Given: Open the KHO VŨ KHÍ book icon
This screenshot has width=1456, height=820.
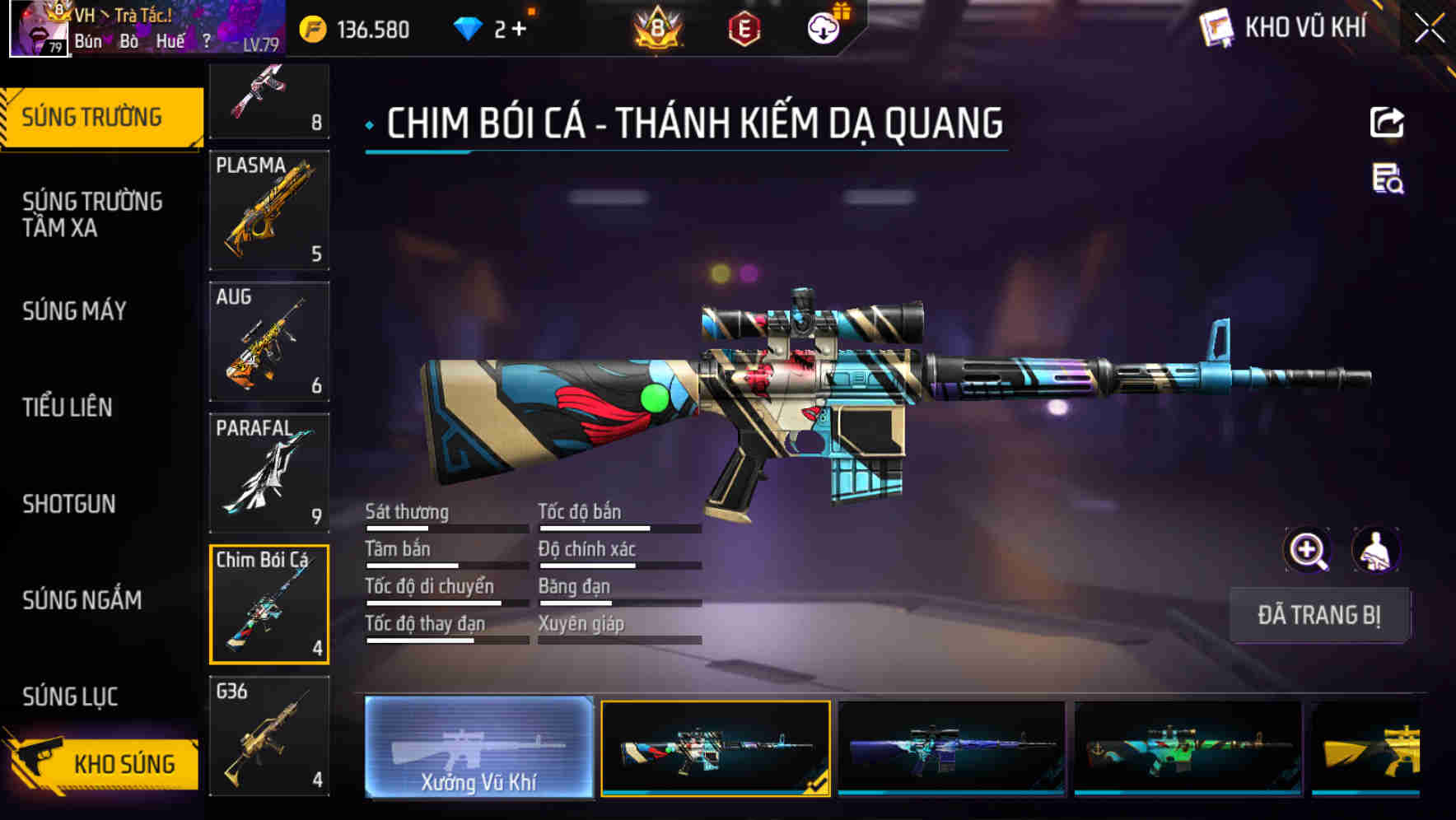Looking at the screenshot, I should pyautogui.click(x=1217, y=27).
